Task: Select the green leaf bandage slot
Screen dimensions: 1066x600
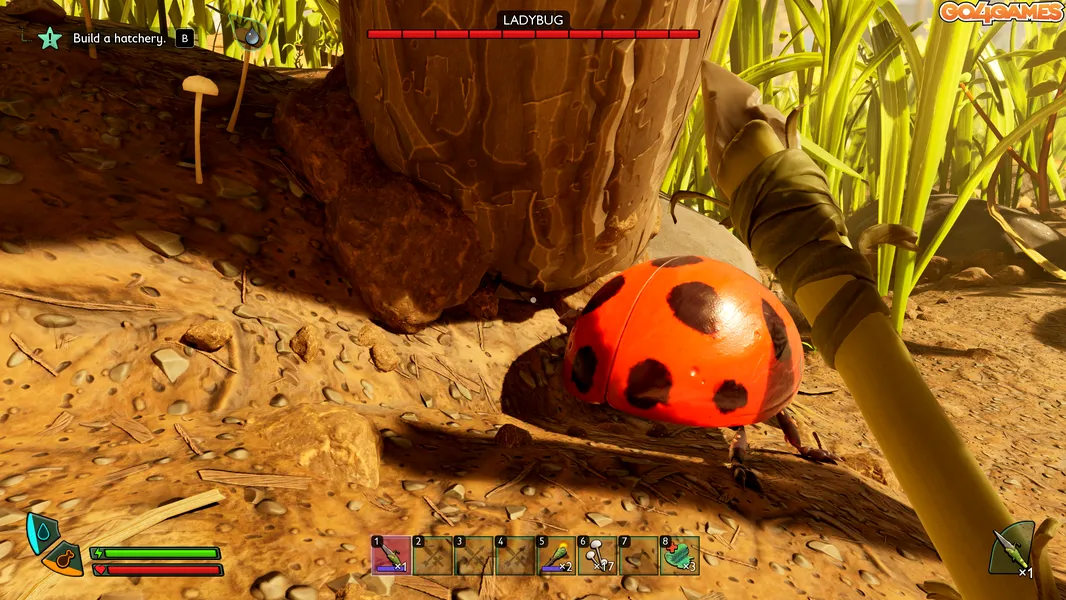Action: pos(680,556)
